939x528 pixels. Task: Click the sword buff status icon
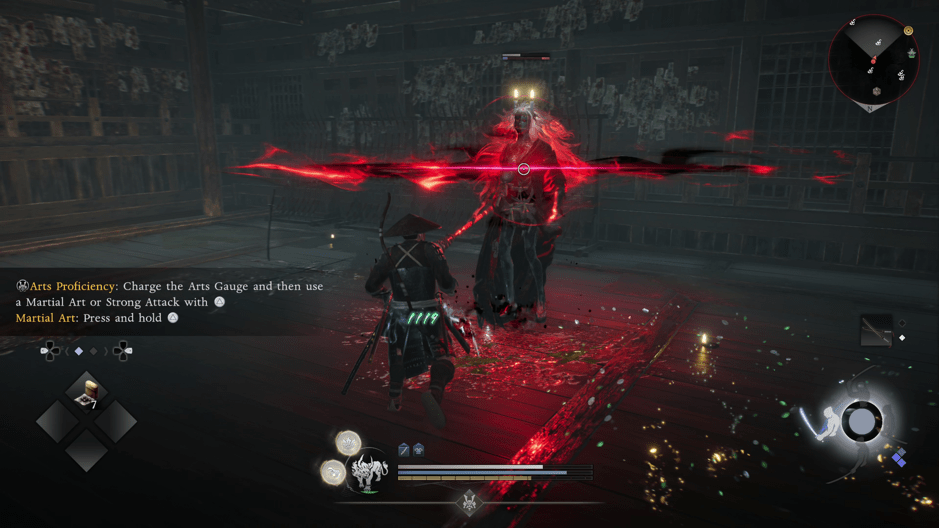(404, 450)
